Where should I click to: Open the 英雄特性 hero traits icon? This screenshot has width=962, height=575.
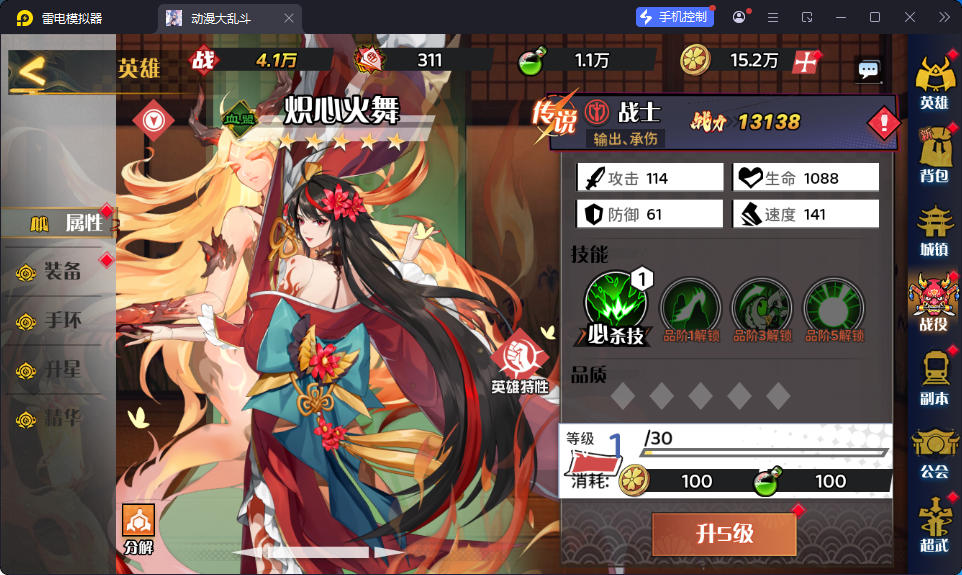[520, 361]
